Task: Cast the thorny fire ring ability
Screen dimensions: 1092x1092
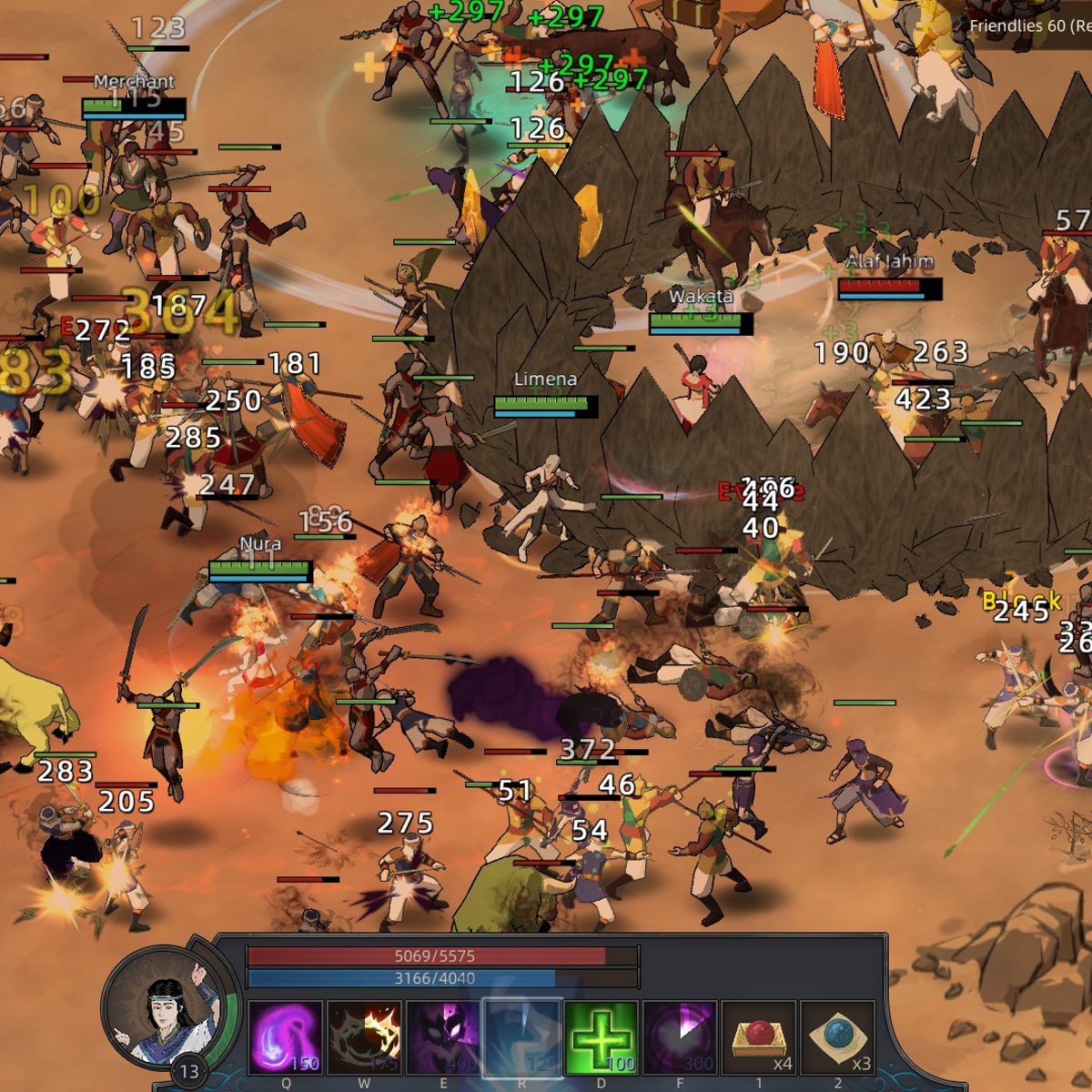Action: pyautogui.click(x=364, y=1037)
